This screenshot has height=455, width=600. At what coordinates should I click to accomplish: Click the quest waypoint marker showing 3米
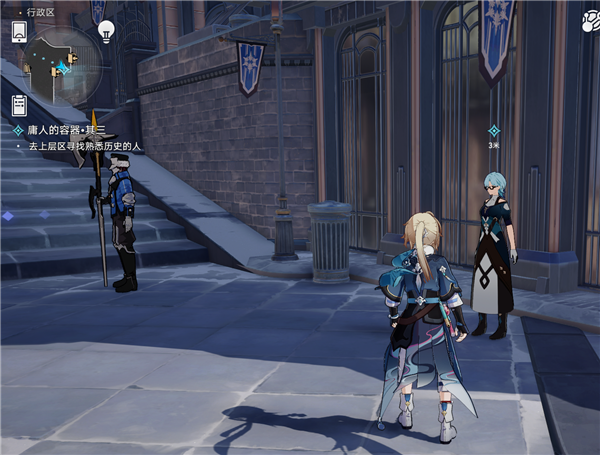493,131
